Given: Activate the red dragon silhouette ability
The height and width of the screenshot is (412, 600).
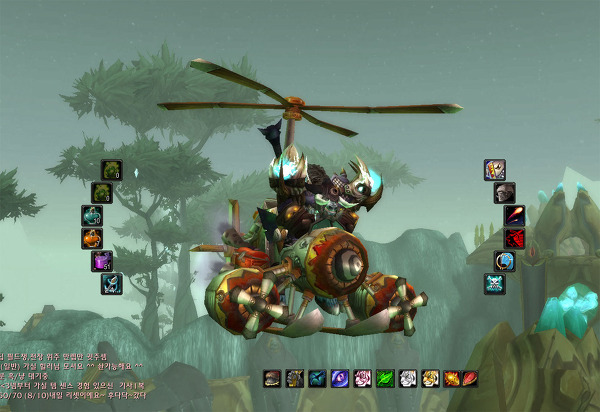Looking at the screenshot, I should coord(515,239).
